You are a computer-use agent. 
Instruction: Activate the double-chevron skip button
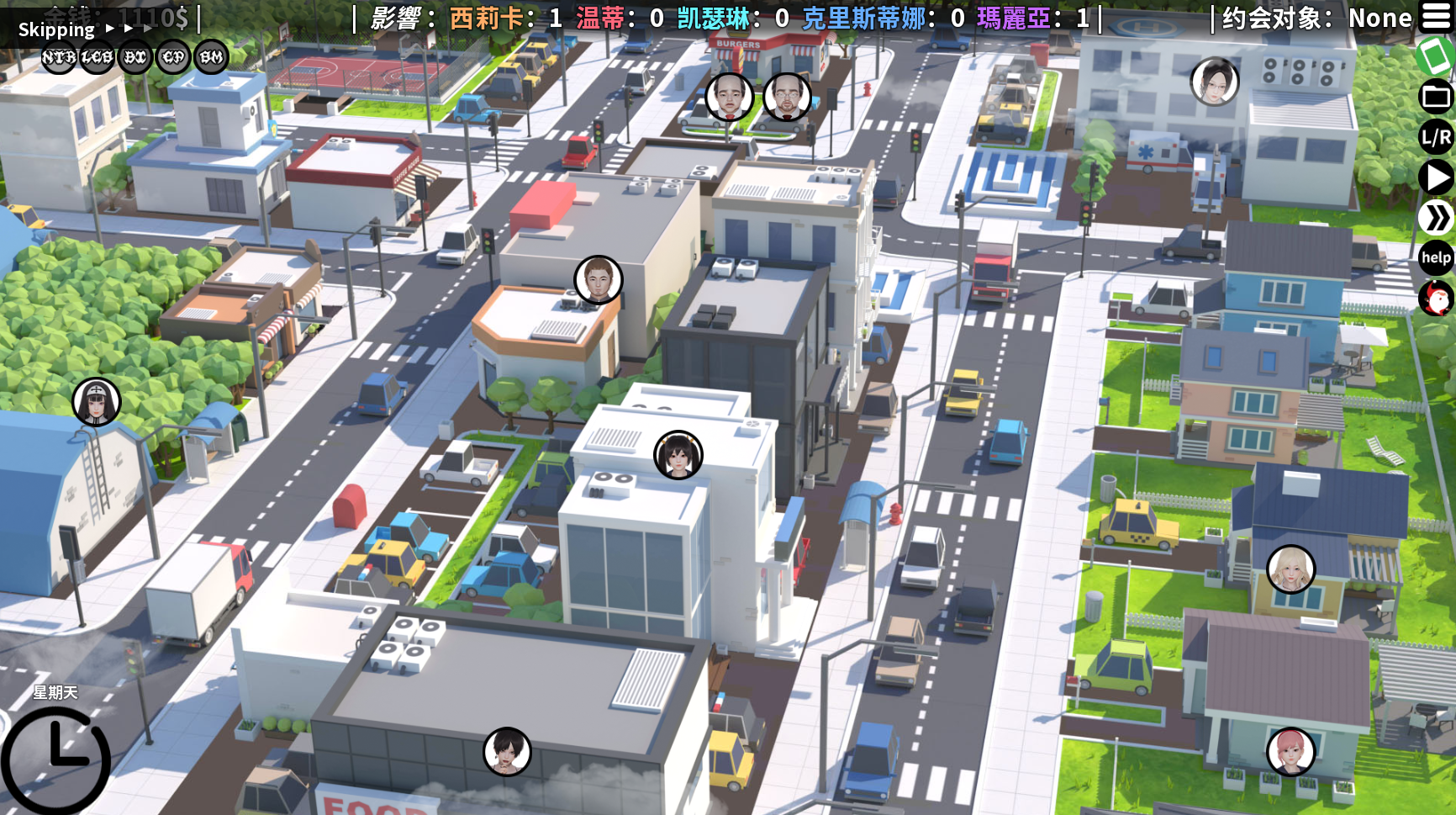click(x=1436, y=218)
